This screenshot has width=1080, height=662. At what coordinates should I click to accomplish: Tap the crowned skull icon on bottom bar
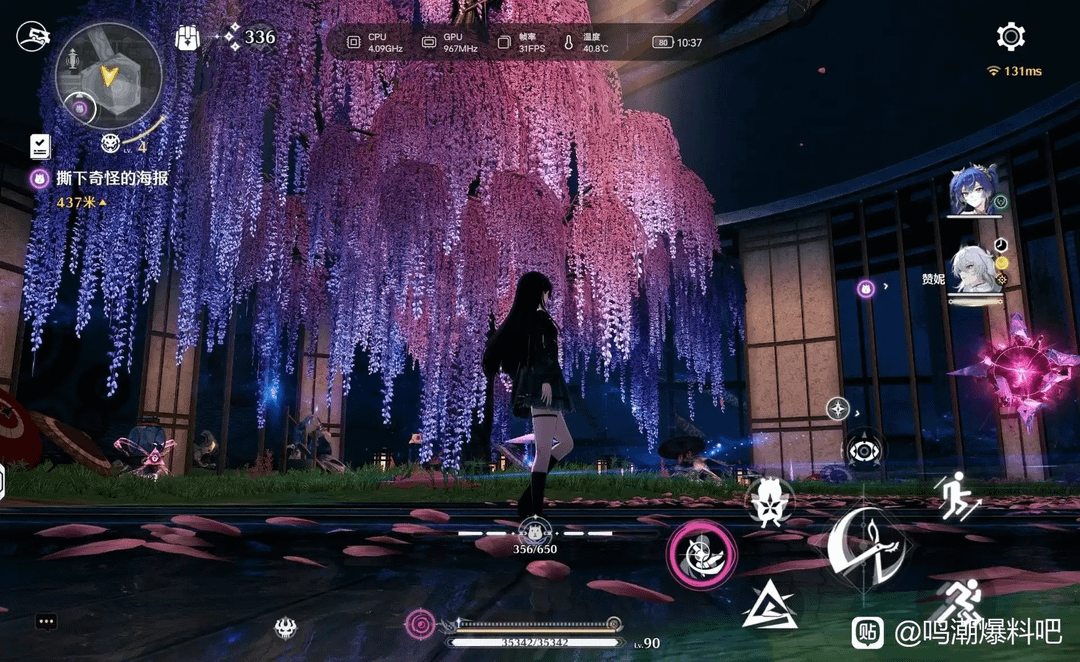tap(285, 628)
